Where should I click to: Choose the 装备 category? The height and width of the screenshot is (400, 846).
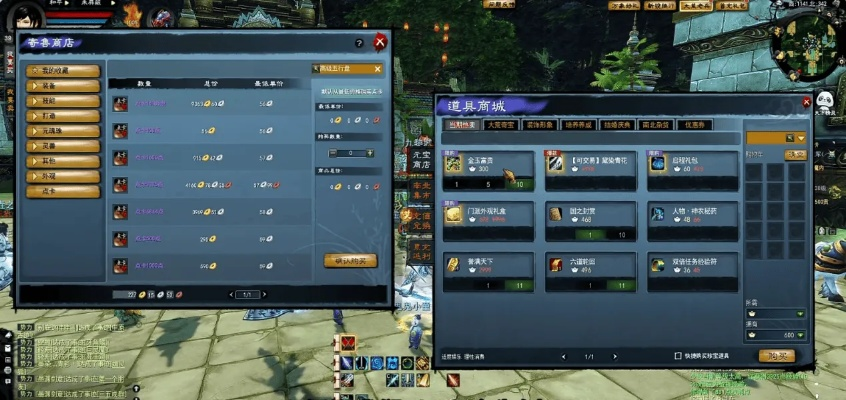click(x=64, y=86)
